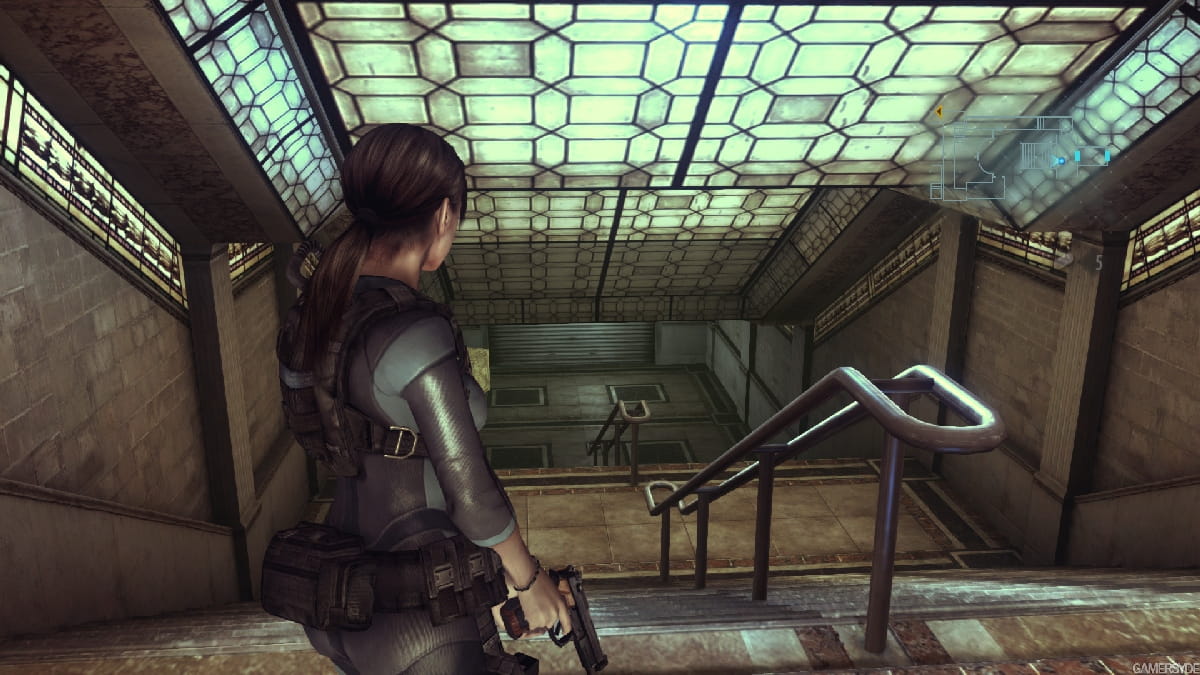Open the wireframe minimap
This screenshot has height=675, width=1200.
point(1020,157)
